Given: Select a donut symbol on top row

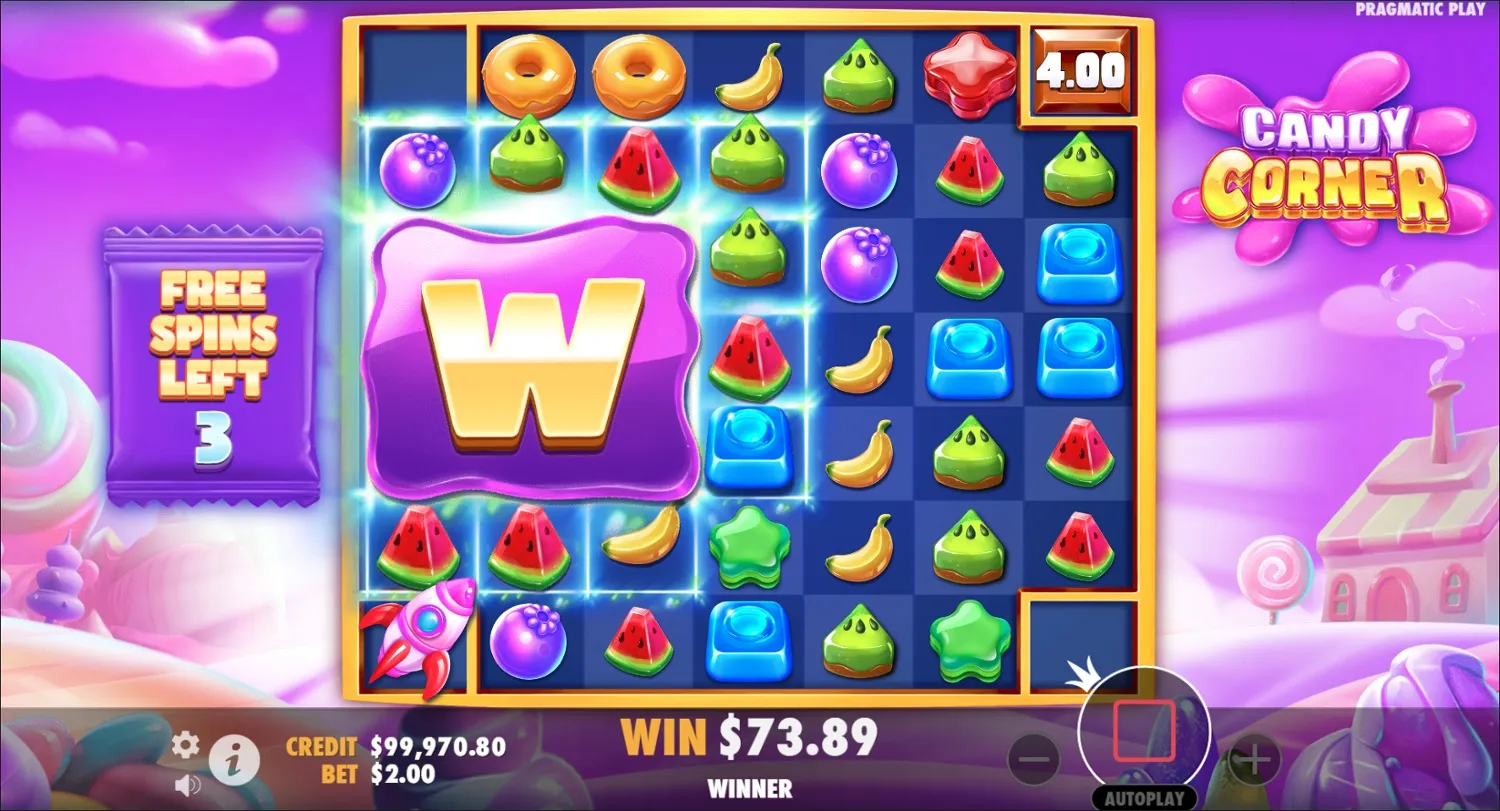Looking at the screenshot, I should point(529,72).
